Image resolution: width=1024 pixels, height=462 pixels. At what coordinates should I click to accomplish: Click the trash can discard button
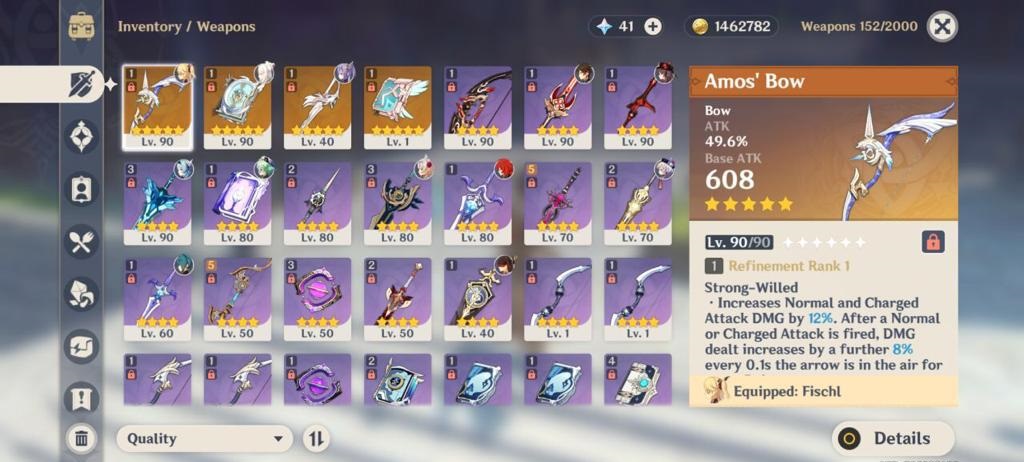81,437
